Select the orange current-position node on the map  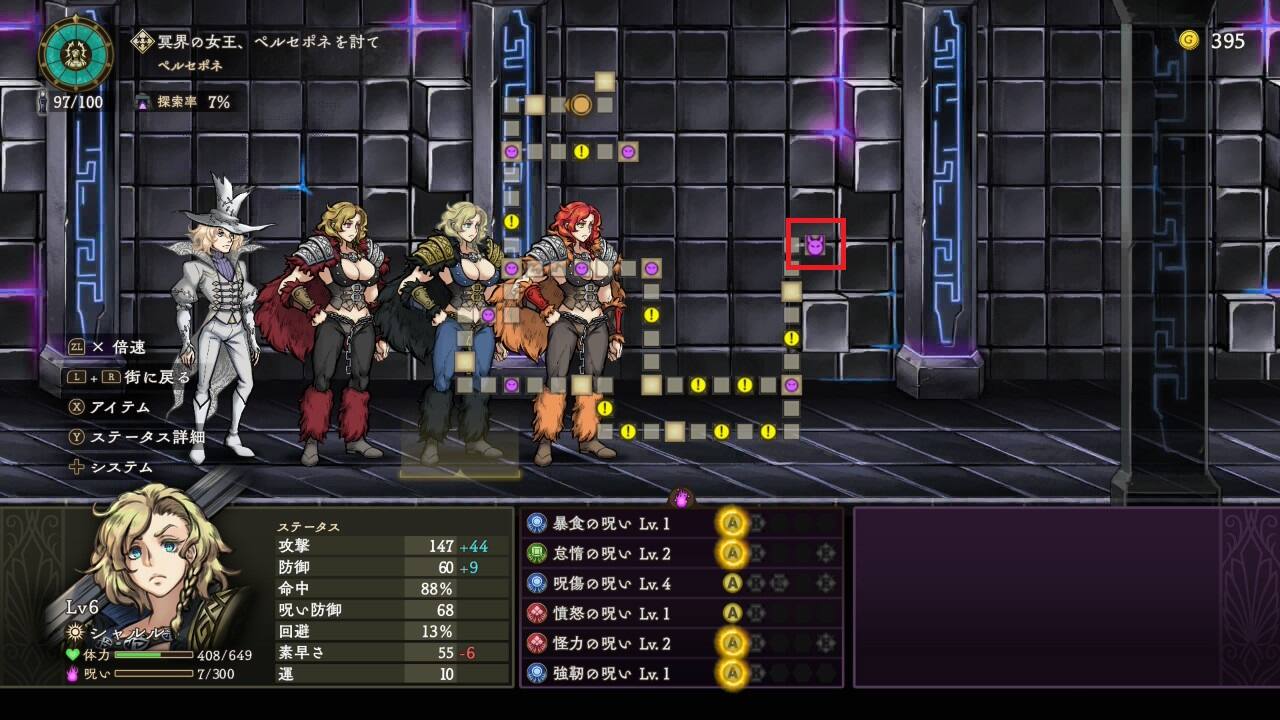(581, 104)
